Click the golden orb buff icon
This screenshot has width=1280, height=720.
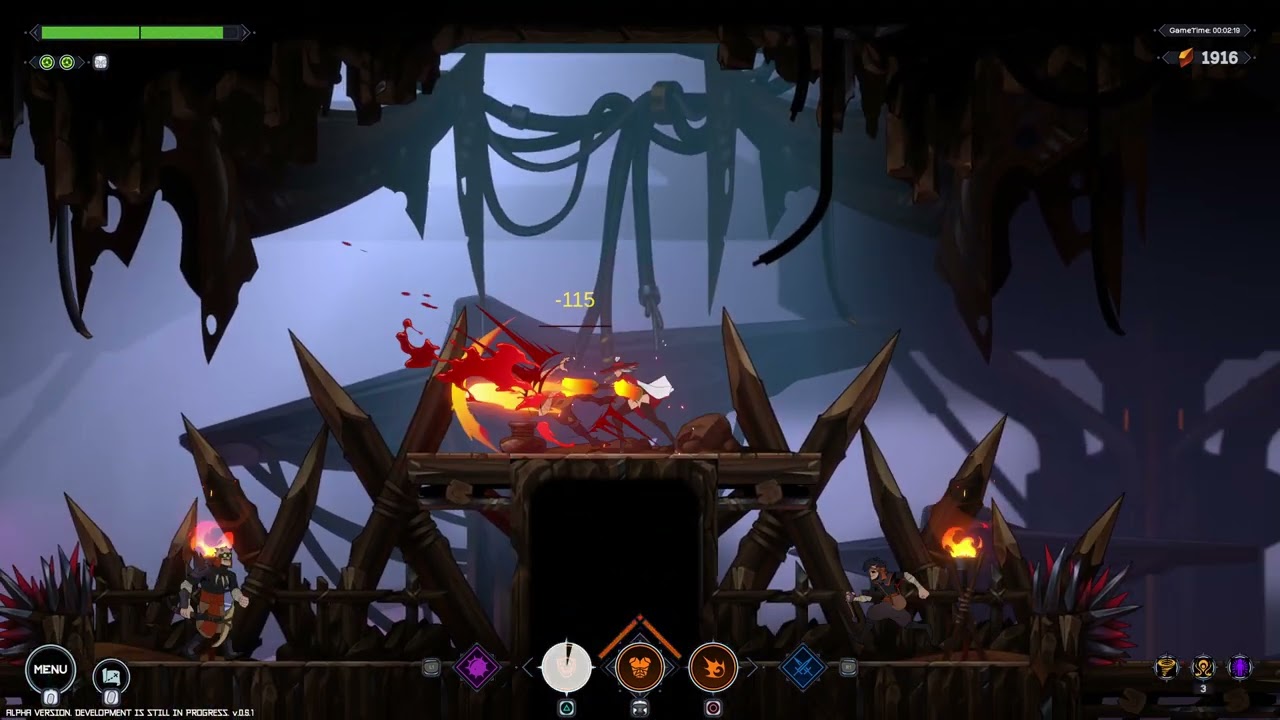pos(1203,667)
